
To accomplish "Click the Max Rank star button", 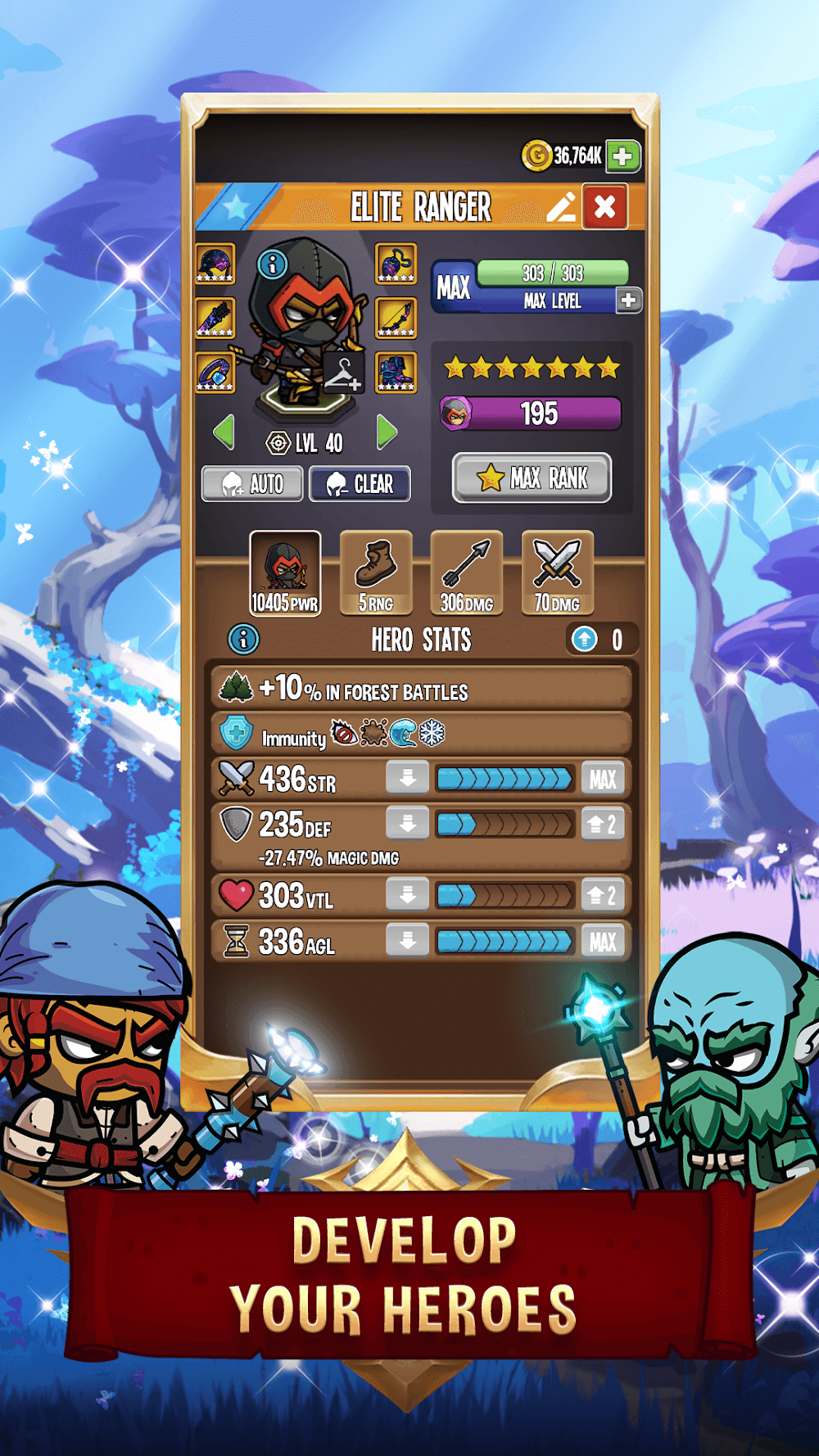I will pyautogui.click(x=532, y=477).
